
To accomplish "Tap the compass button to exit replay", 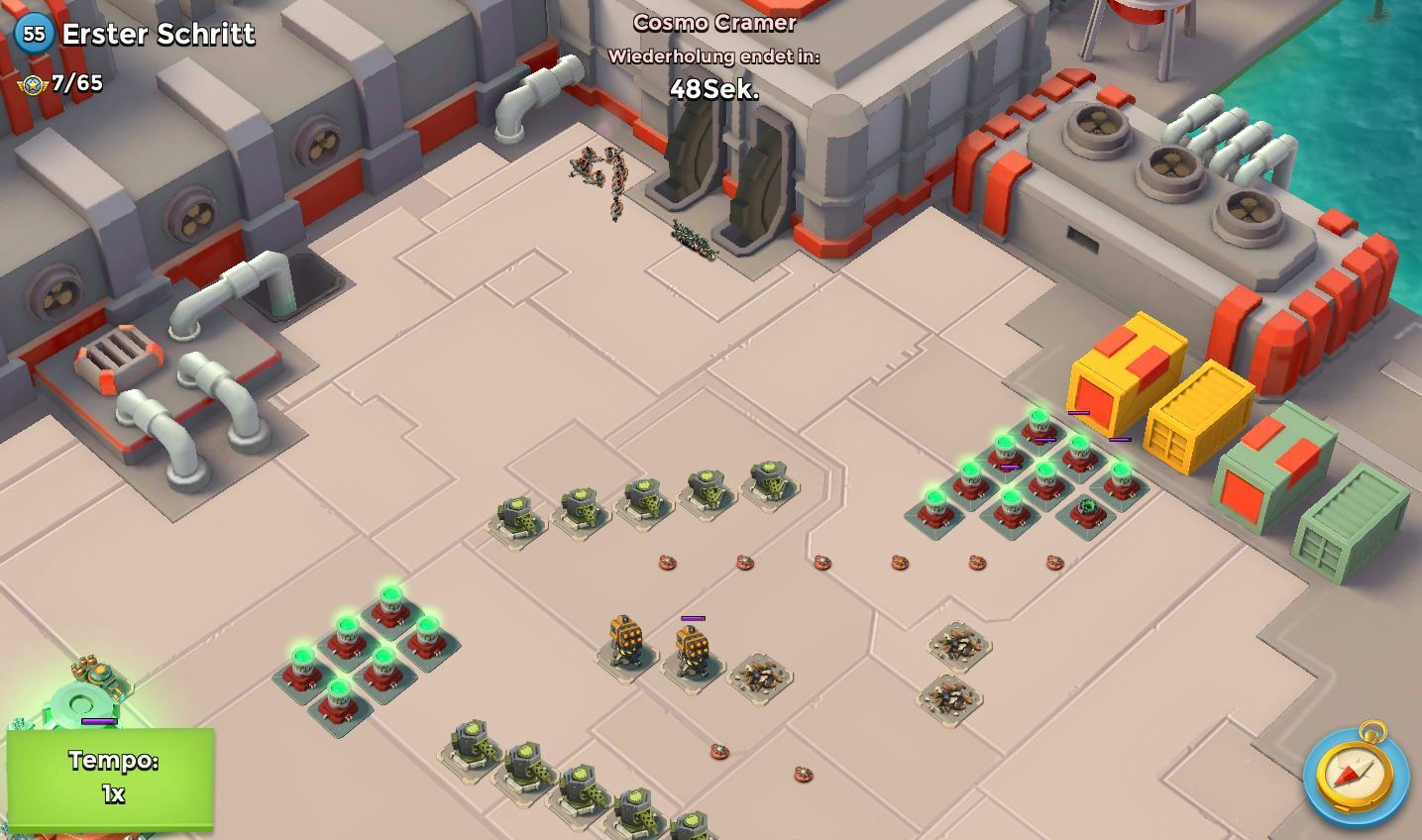I will point(1355,774).
